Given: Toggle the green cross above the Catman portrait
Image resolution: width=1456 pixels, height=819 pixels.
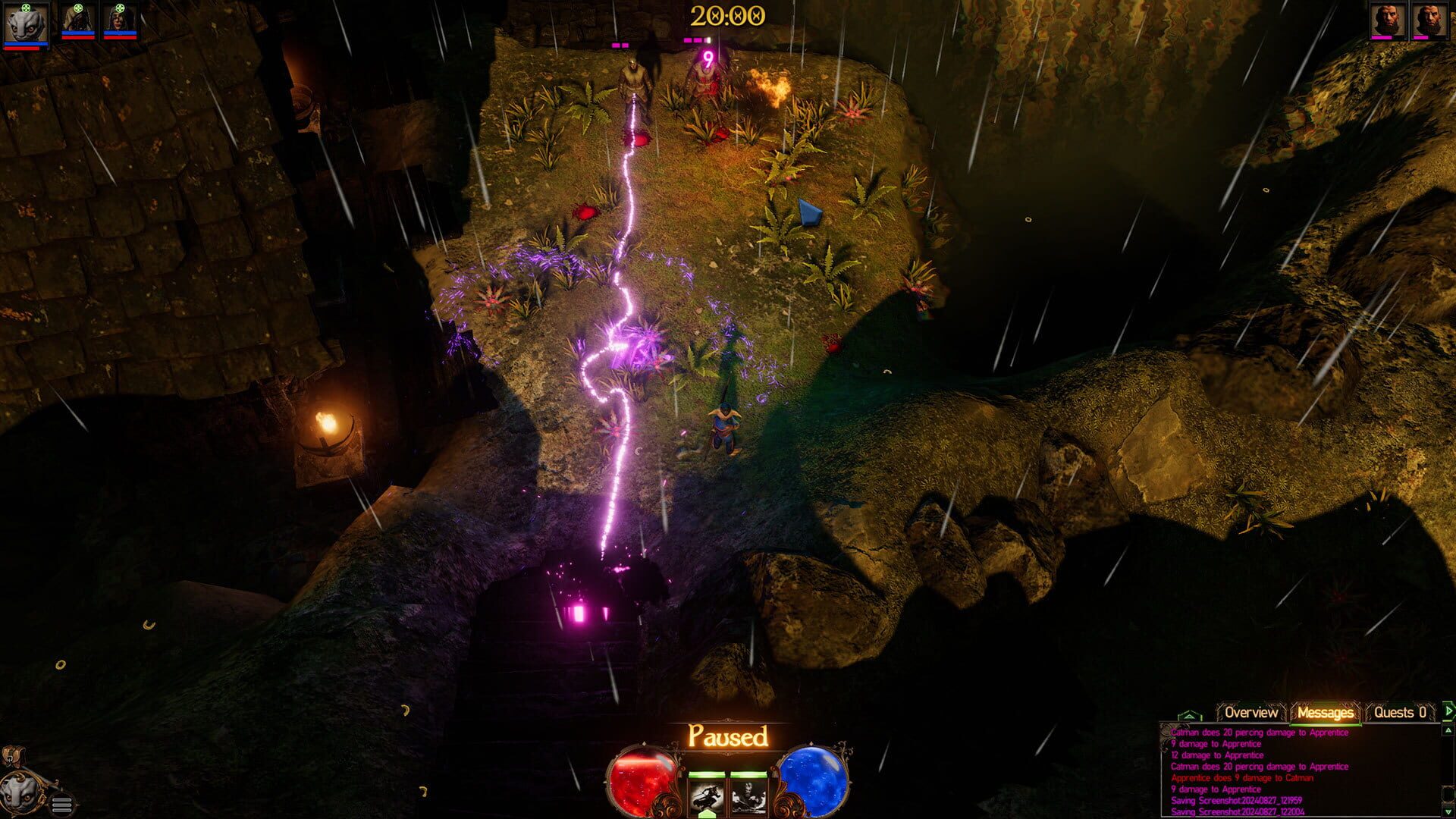Looking at the screenshot, I should pyautogui.click(x=27, y=8).
